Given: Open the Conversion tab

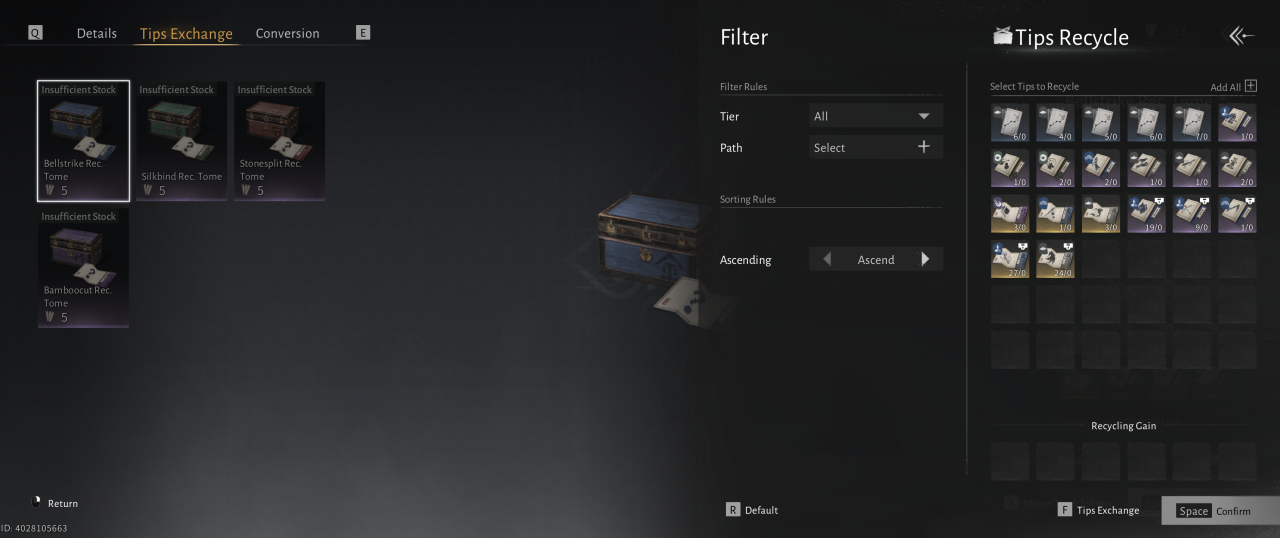Looking at the screenshot, I should coord(287,33).
